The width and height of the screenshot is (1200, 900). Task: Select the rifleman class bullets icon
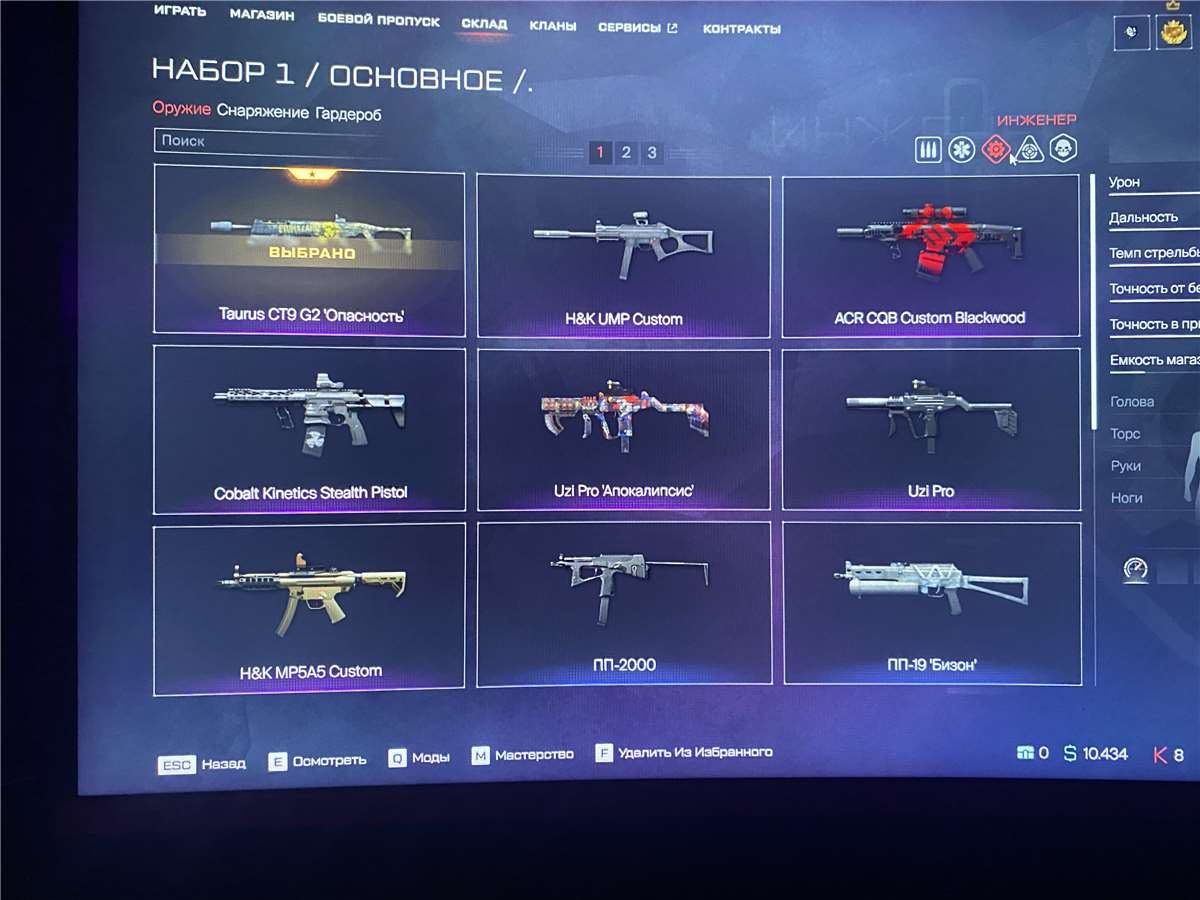(x=928, y=150)
